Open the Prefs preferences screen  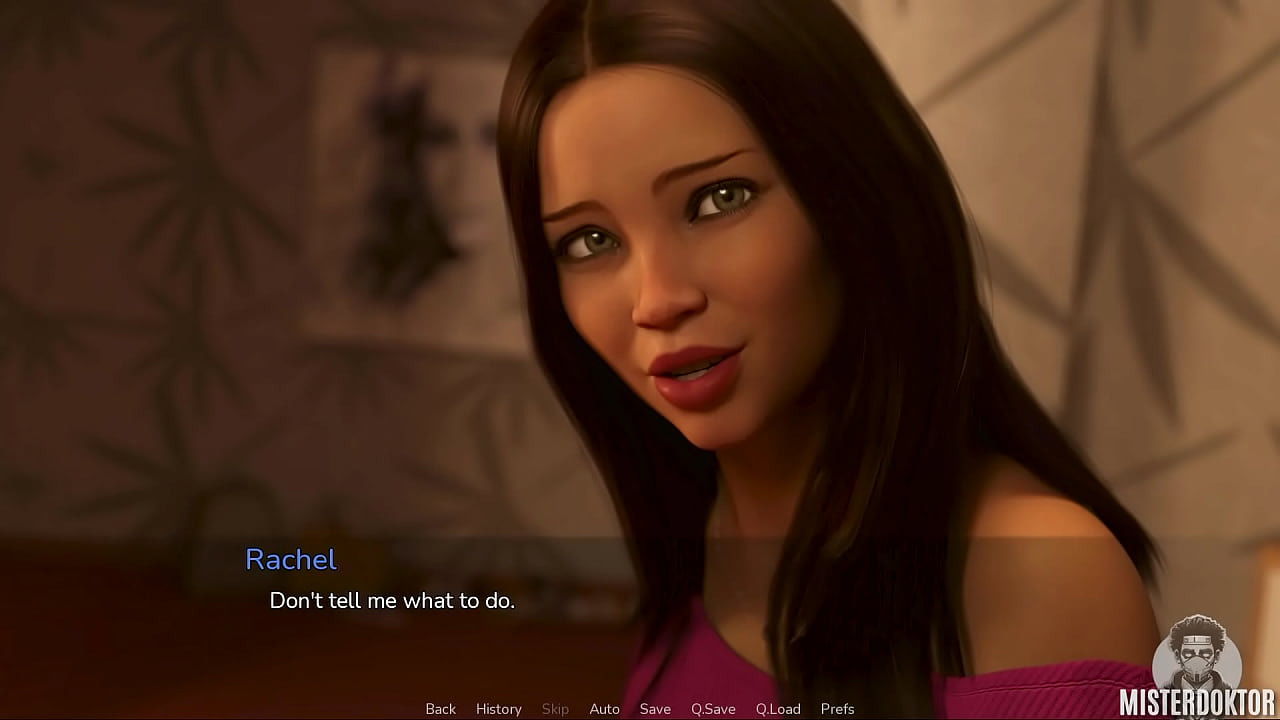click(x=837, y=708)
